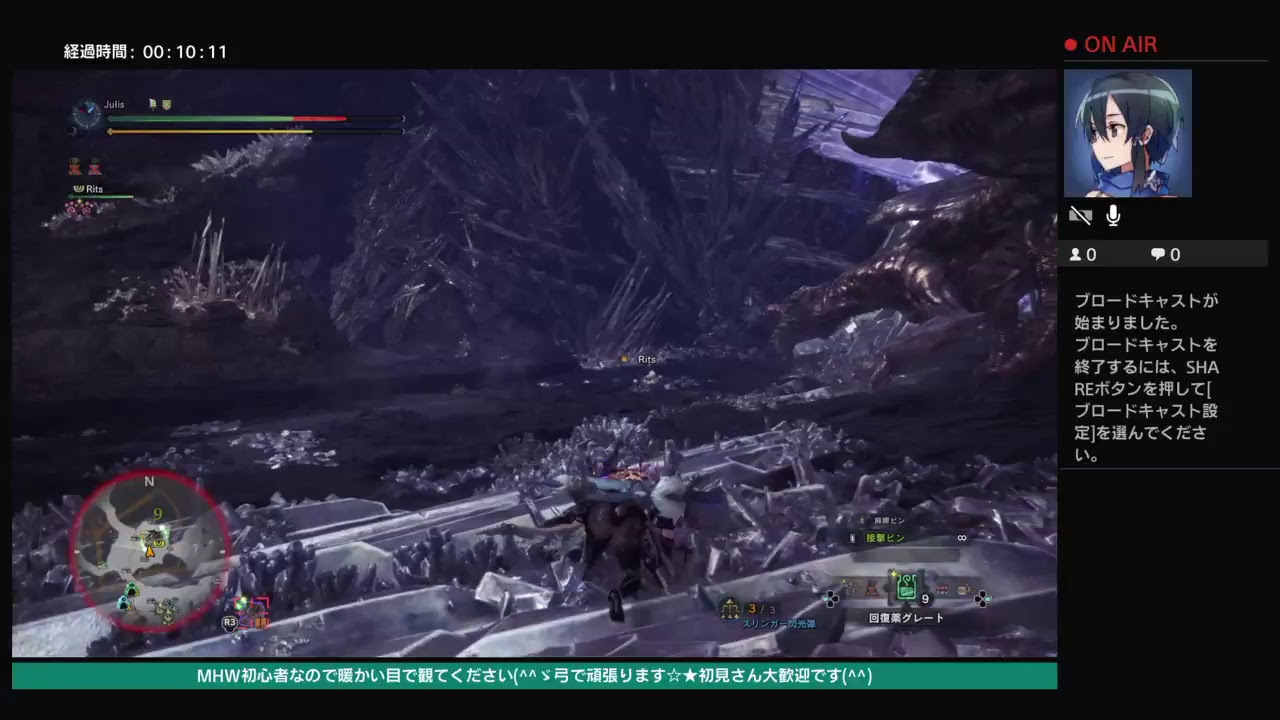
Task: Select the 接撃ビン coating icon
Action: click(x=852, y=537)
